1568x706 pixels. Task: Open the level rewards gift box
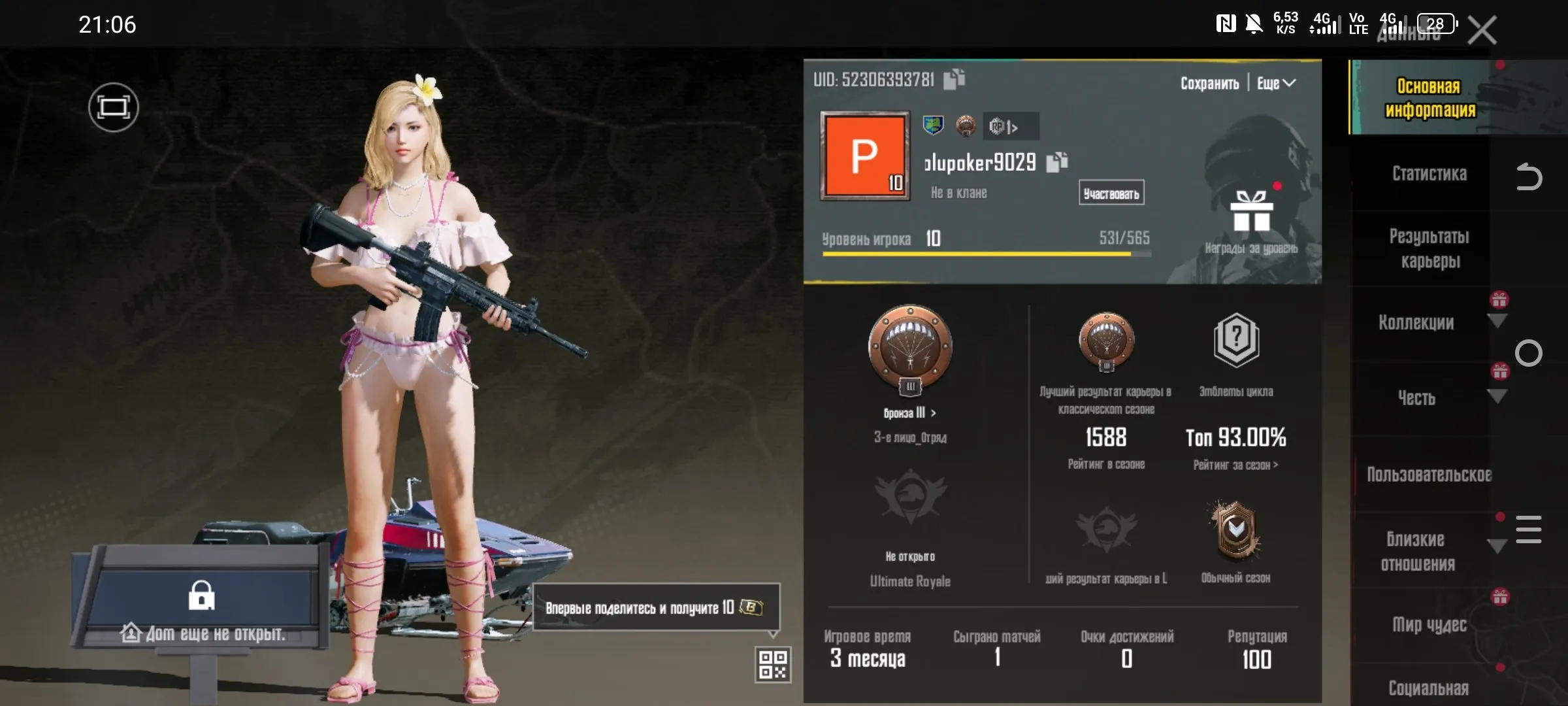(1251, 212)
